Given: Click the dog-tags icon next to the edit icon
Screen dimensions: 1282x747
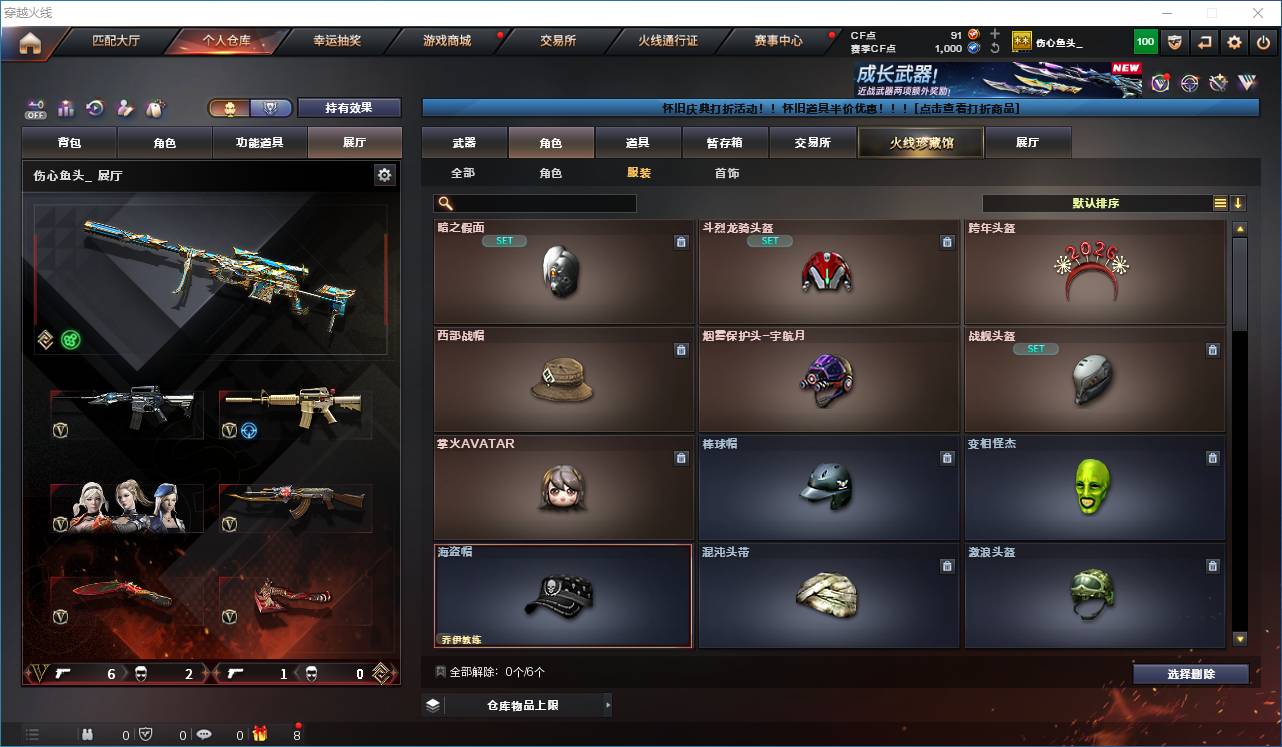Looking at the screenshot, I should pos(153,108).
